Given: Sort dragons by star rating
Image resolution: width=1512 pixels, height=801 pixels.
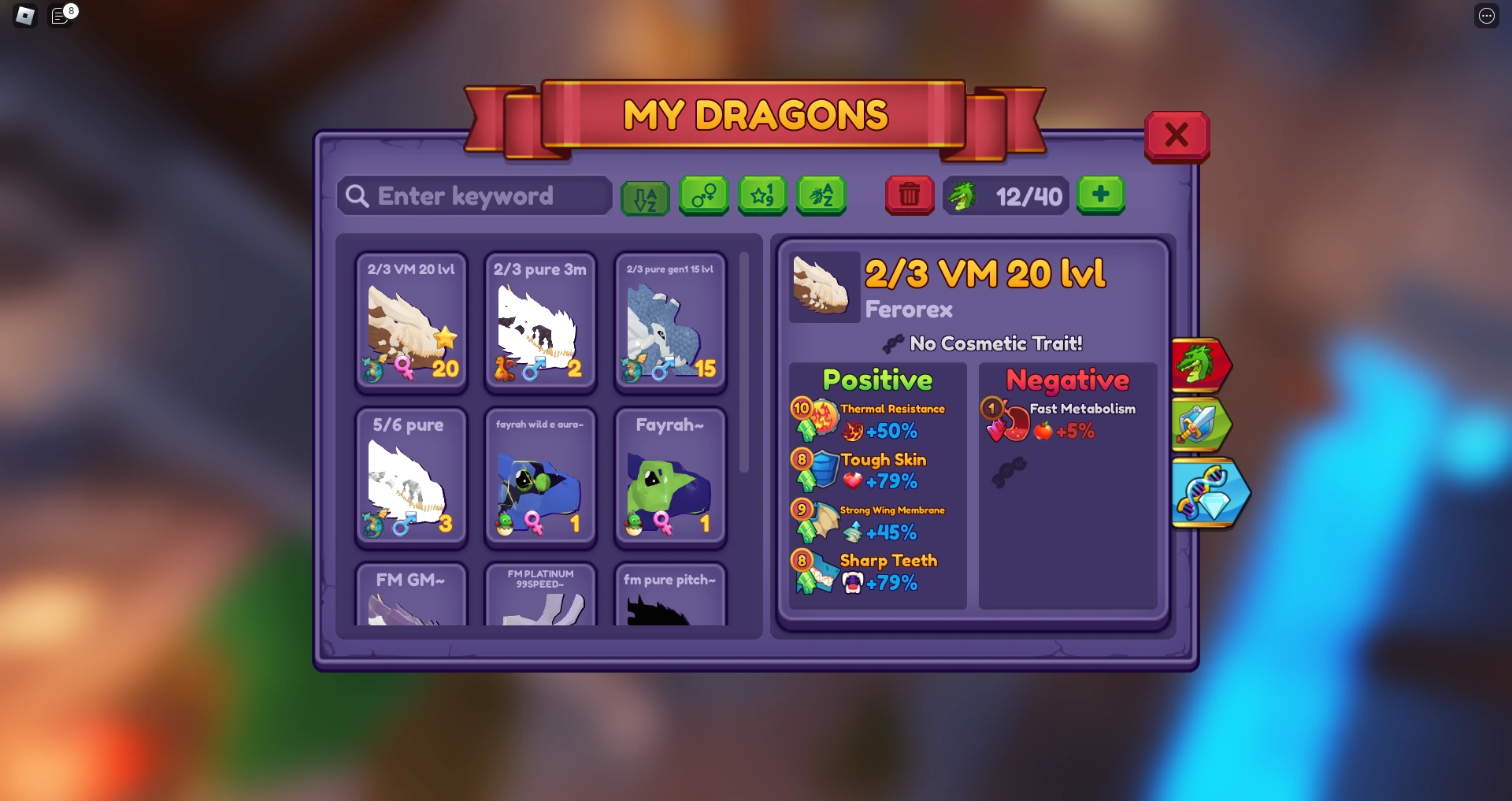Looking at the screenshot, I should 762,196.
